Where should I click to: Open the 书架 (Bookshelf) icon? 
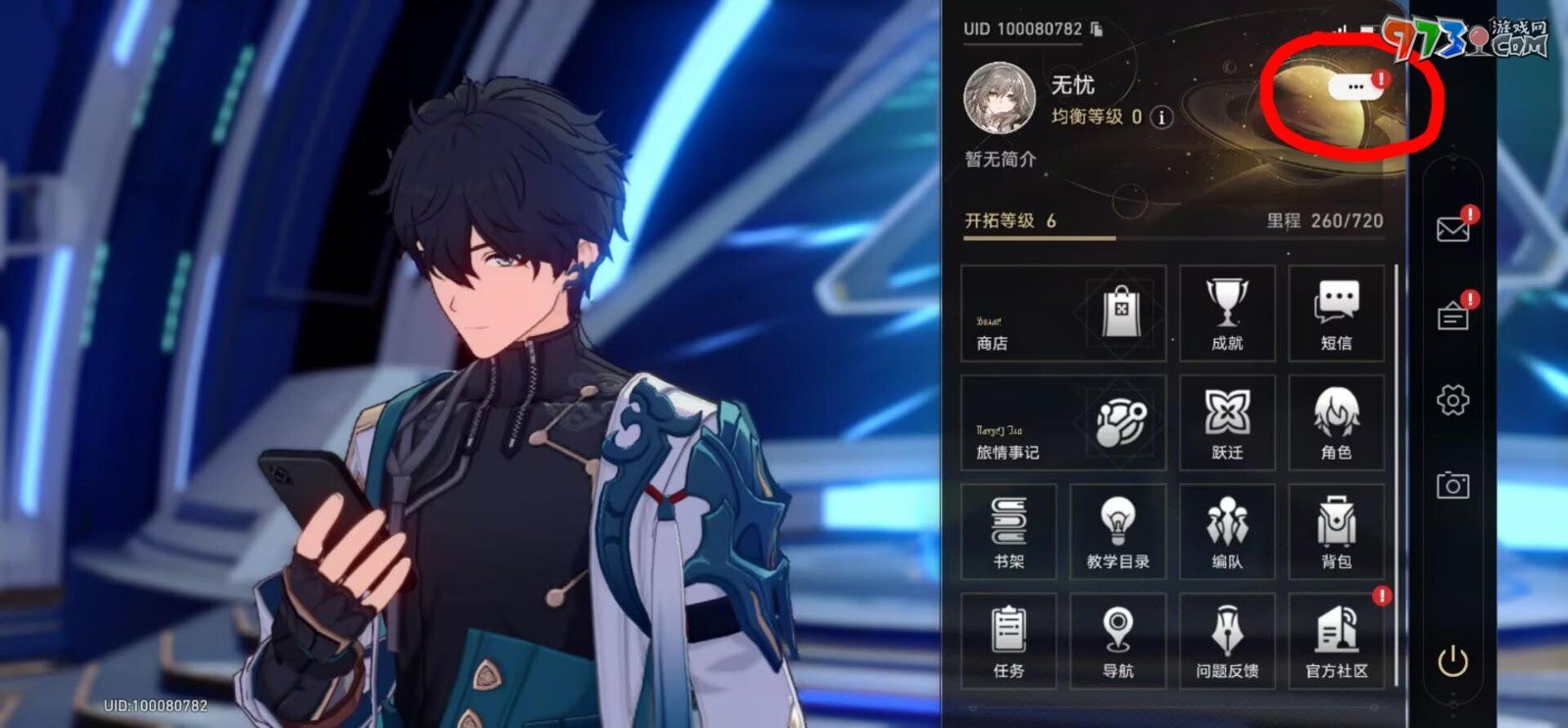coord(1007,531)
